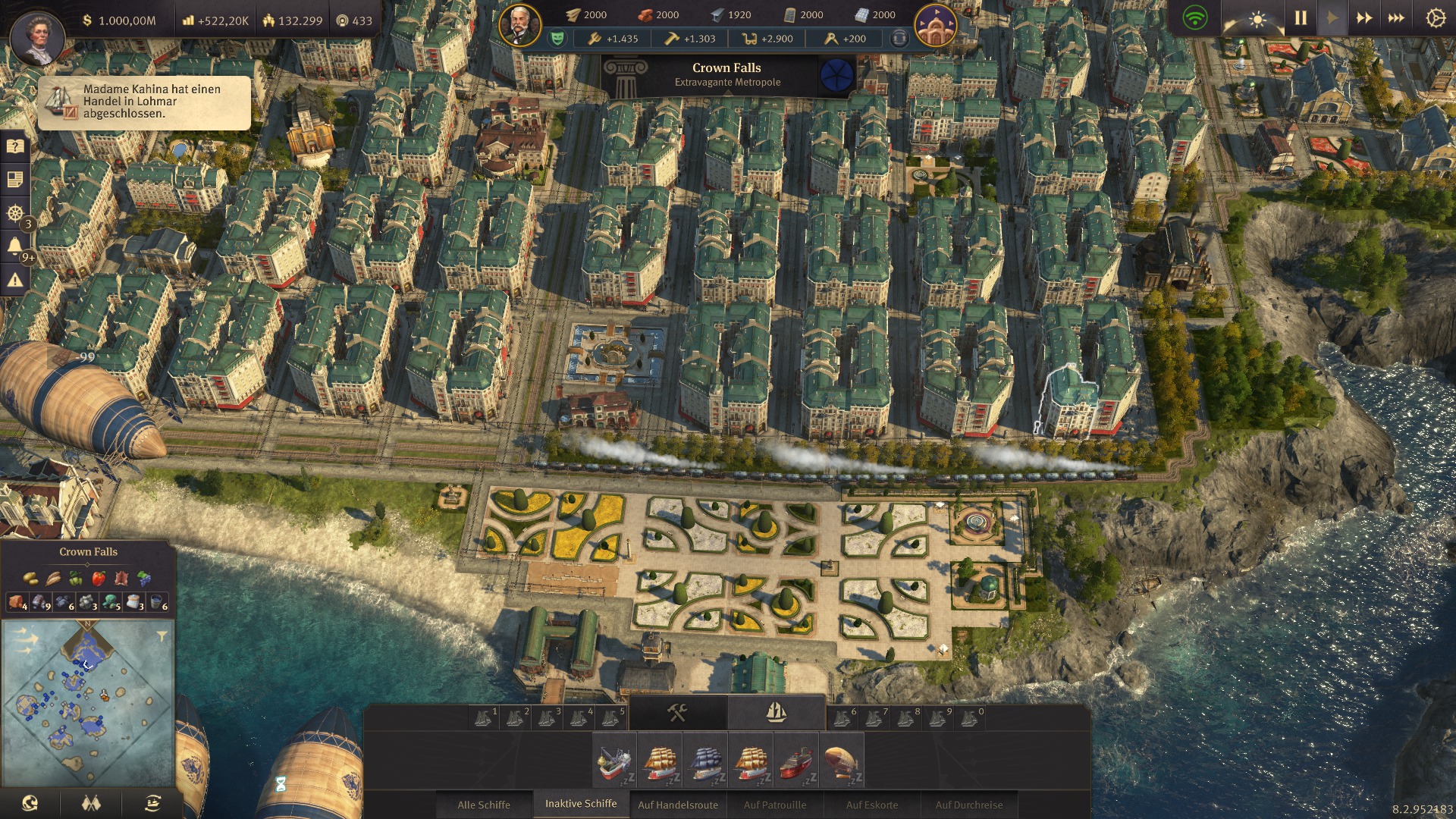Set game speed to double fast-forward
This screenshot has height=819, width=1456.
1363,17
